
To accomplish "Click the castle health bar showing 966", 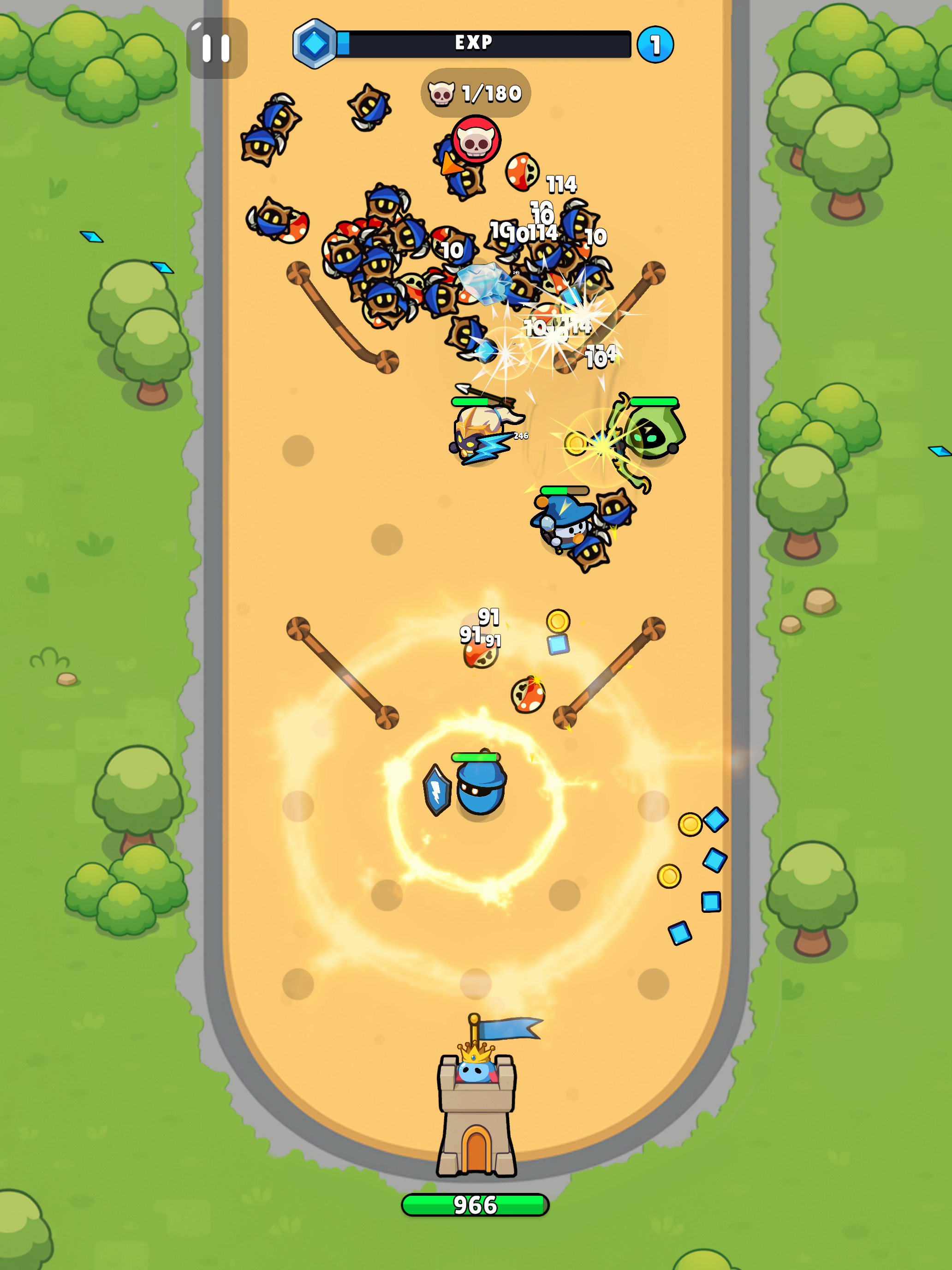I will click(x=475, y=1204).
